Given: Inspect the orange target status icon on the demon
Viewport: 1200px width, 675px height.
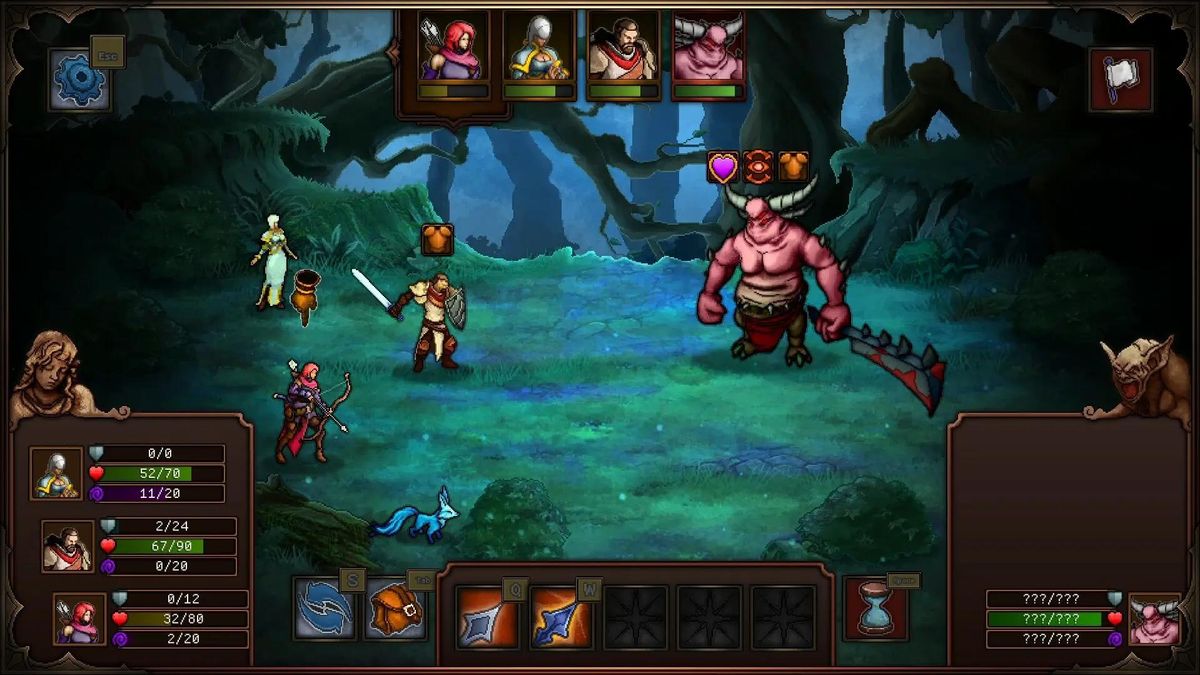Looking at the screenshot, I should coord(758,167).
